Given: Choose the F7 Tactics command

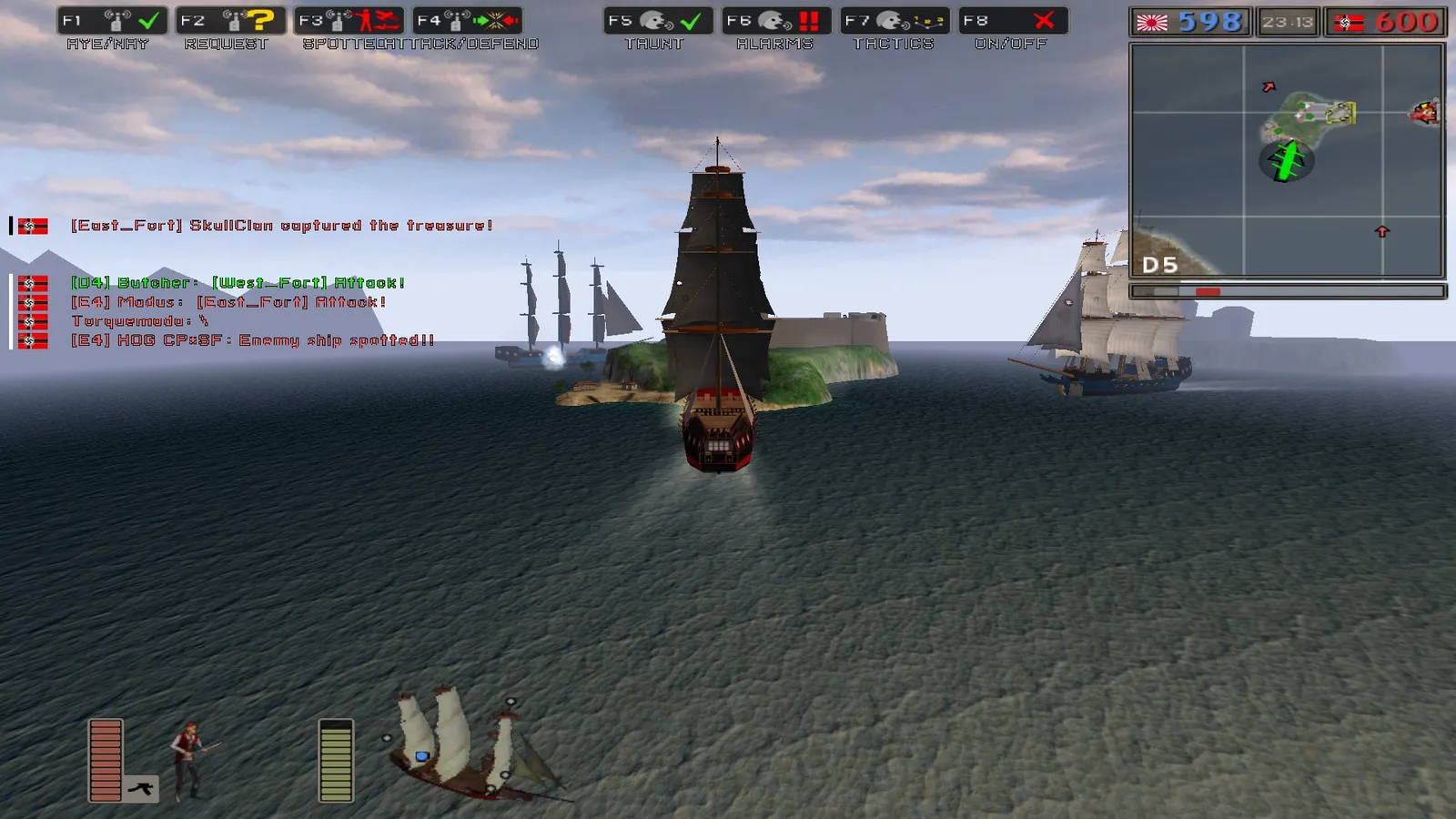Looking at the screenshot, I should click(x=895, y=21).
